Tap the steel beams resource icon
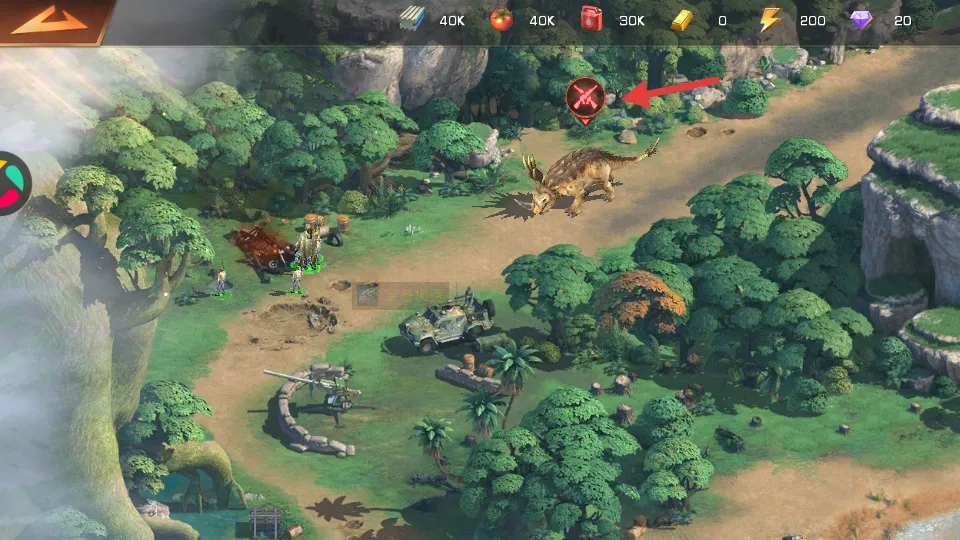The width and height of the screenshot is (960, 540). [x=413, y=20]
